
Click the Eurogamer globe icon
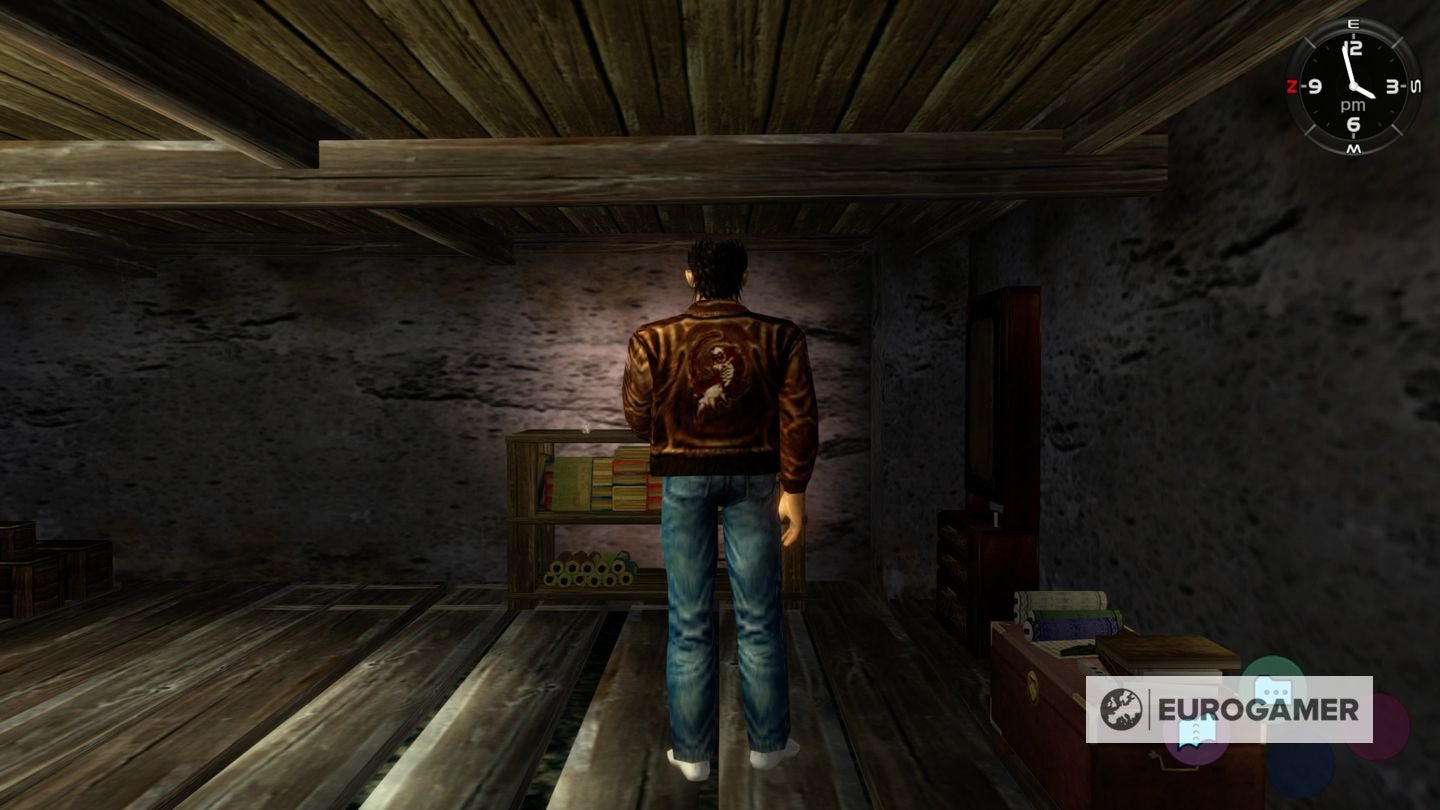coord(1120,707)
